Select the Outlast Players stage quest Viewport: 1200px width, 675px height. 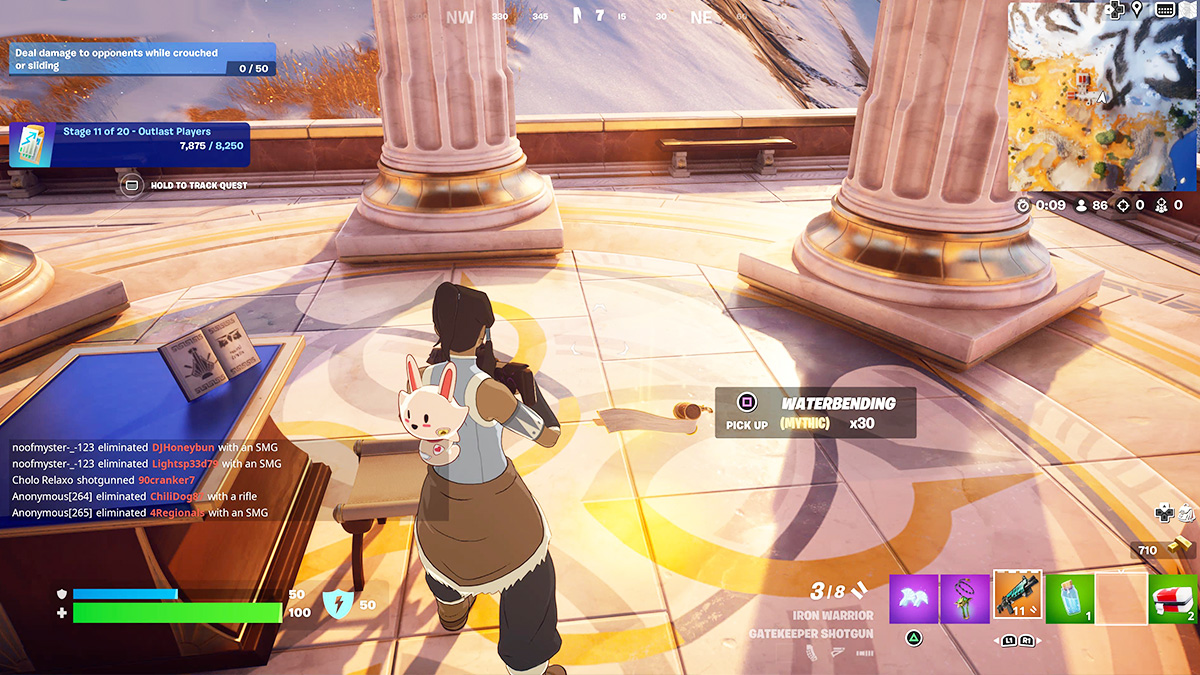[x=130, y=144]
